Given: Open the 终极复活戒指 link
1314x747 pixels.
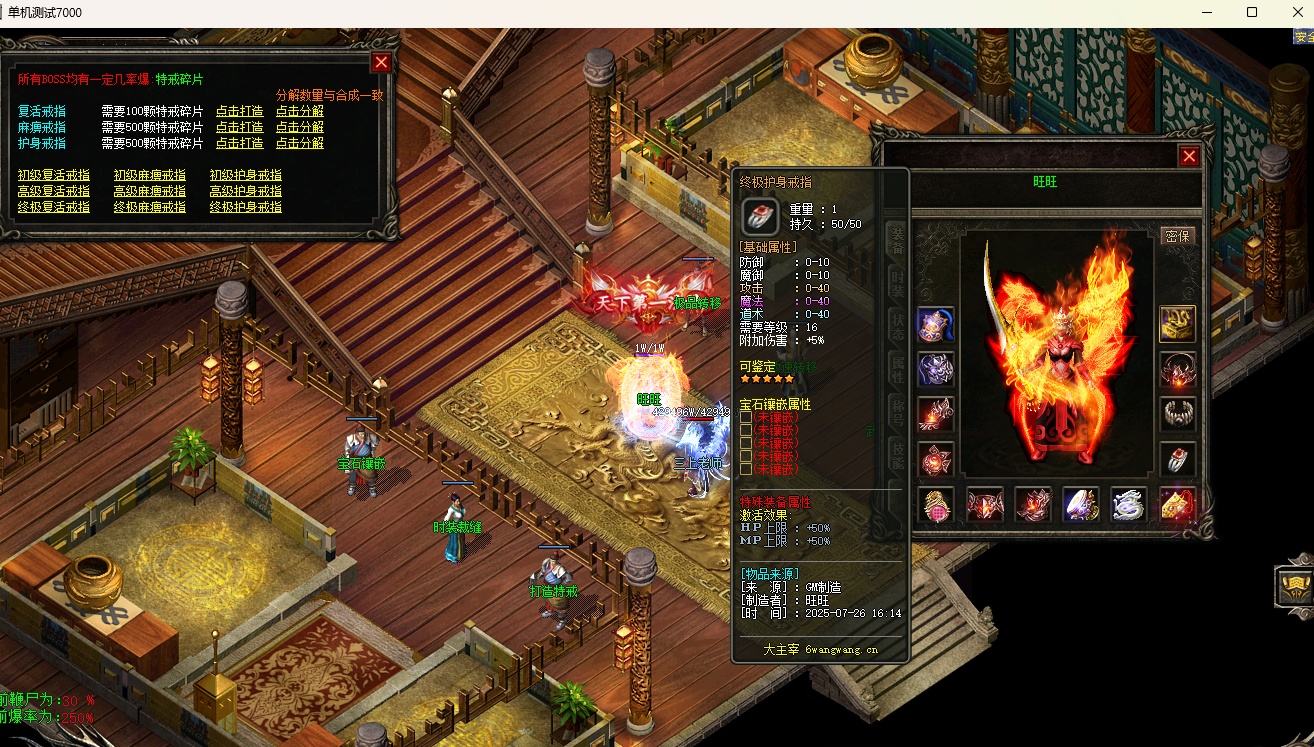Looking at the screenshot, I should pos(54,207).
